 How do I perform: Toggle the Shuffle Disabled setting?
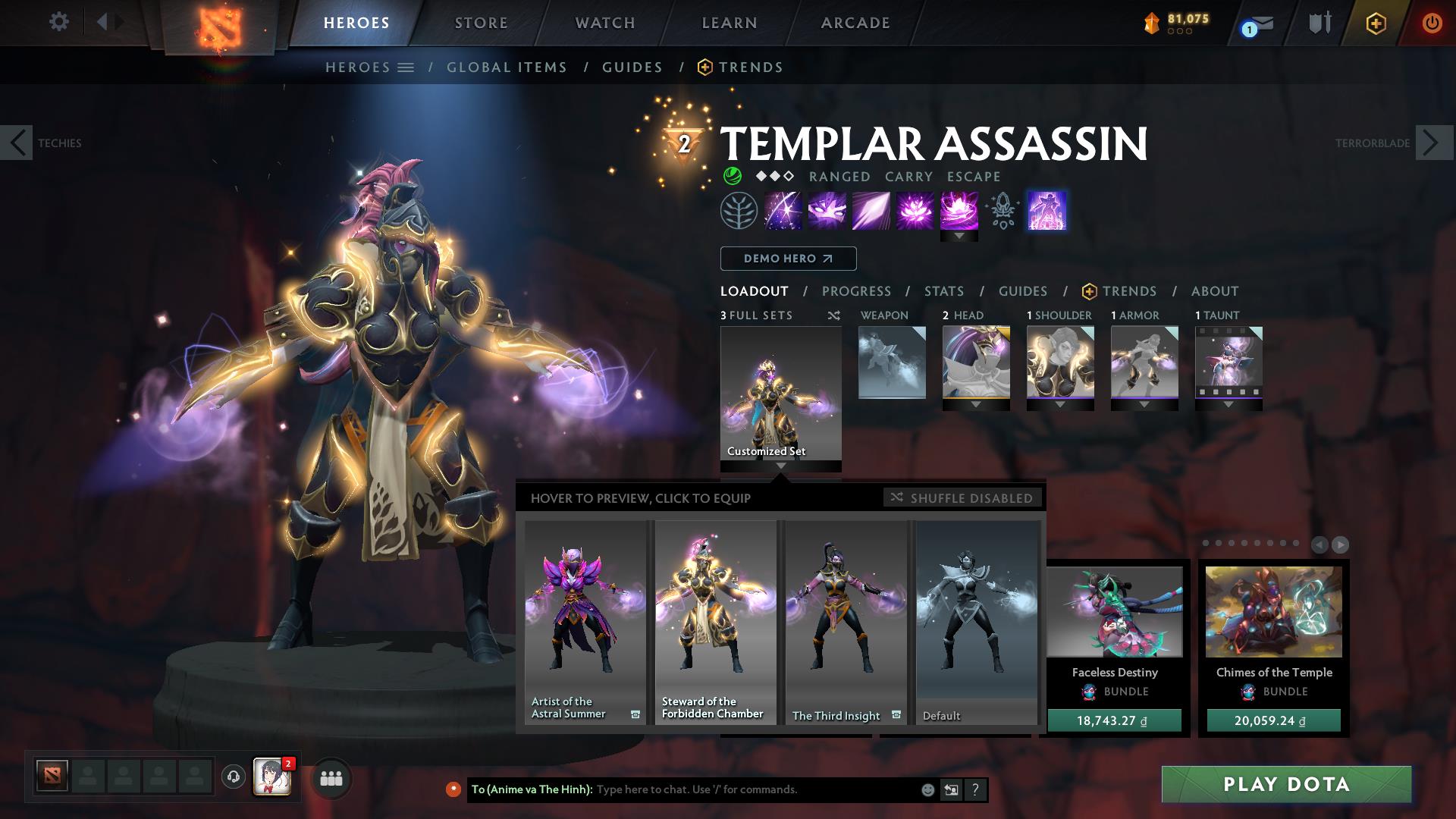click(963, 498)
